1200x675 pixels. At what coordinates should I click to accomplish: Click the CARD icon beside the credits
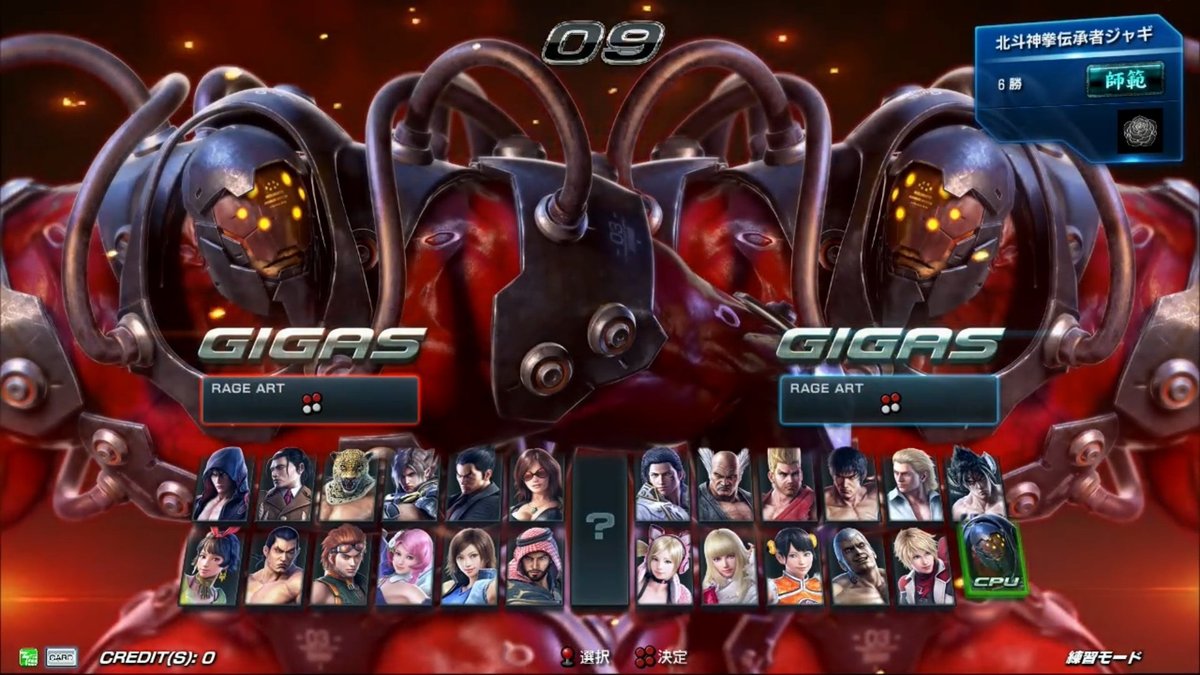(60, 657)
